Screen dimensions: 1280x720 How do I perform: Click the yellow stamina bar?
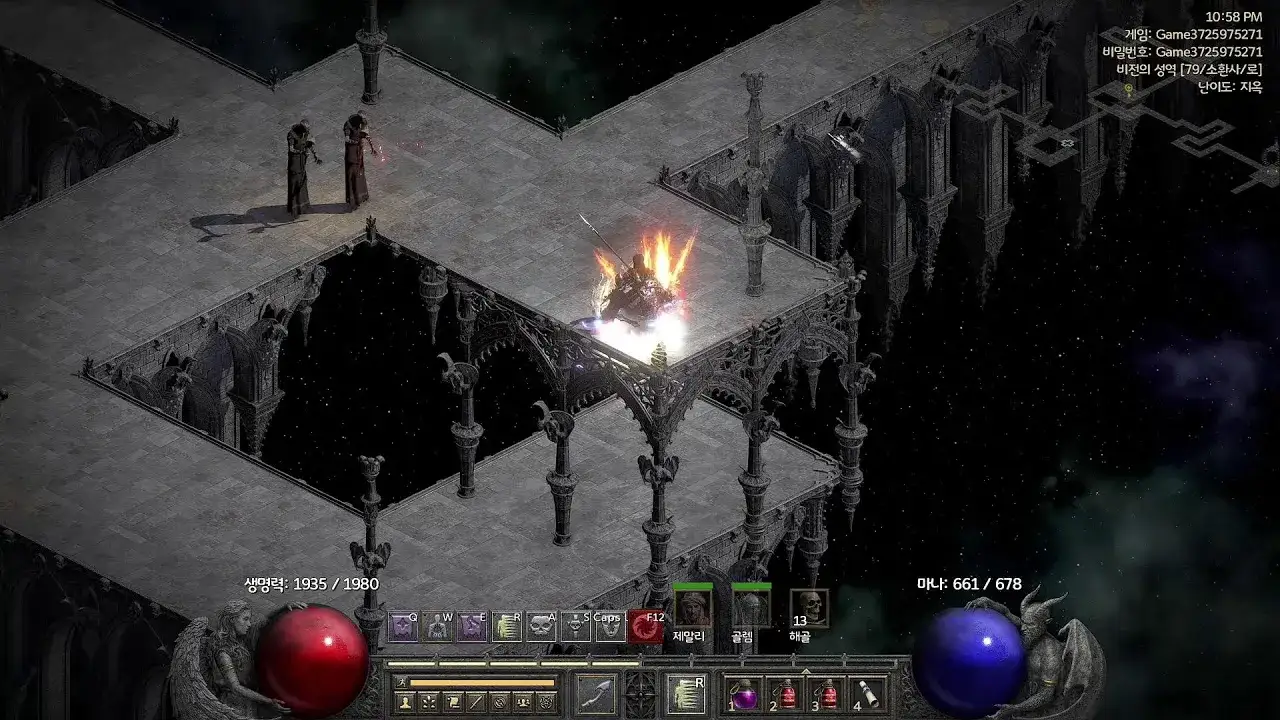click(x=483, y=683)
